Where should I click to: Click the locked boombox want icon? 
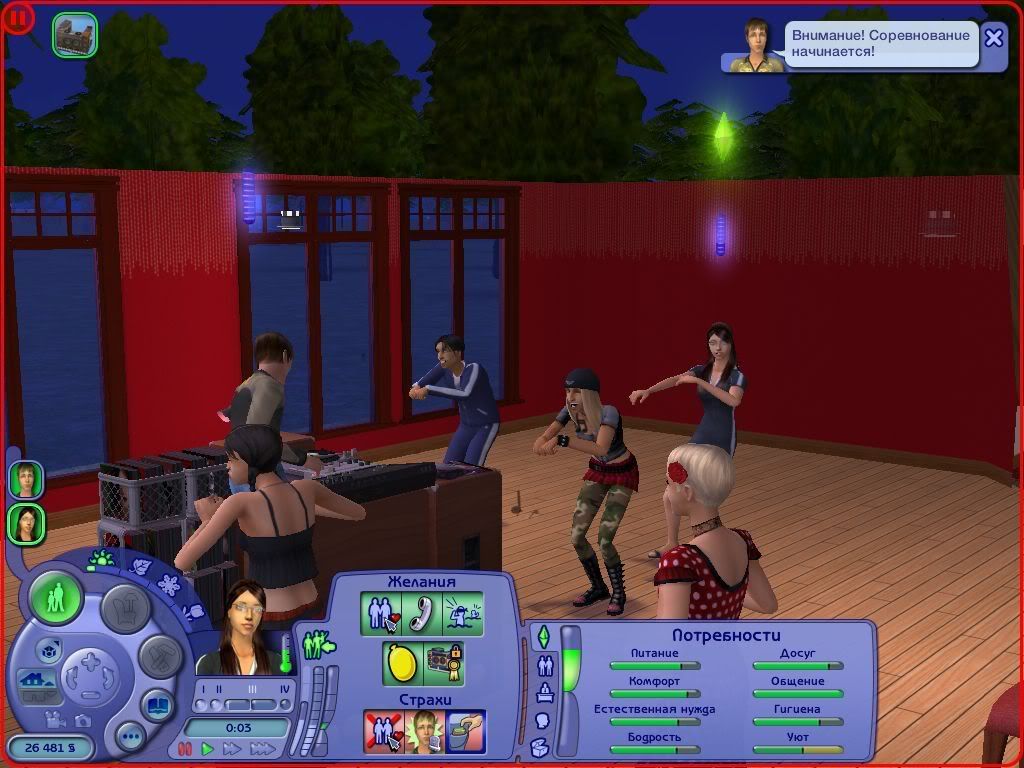[x=443, y=662]
